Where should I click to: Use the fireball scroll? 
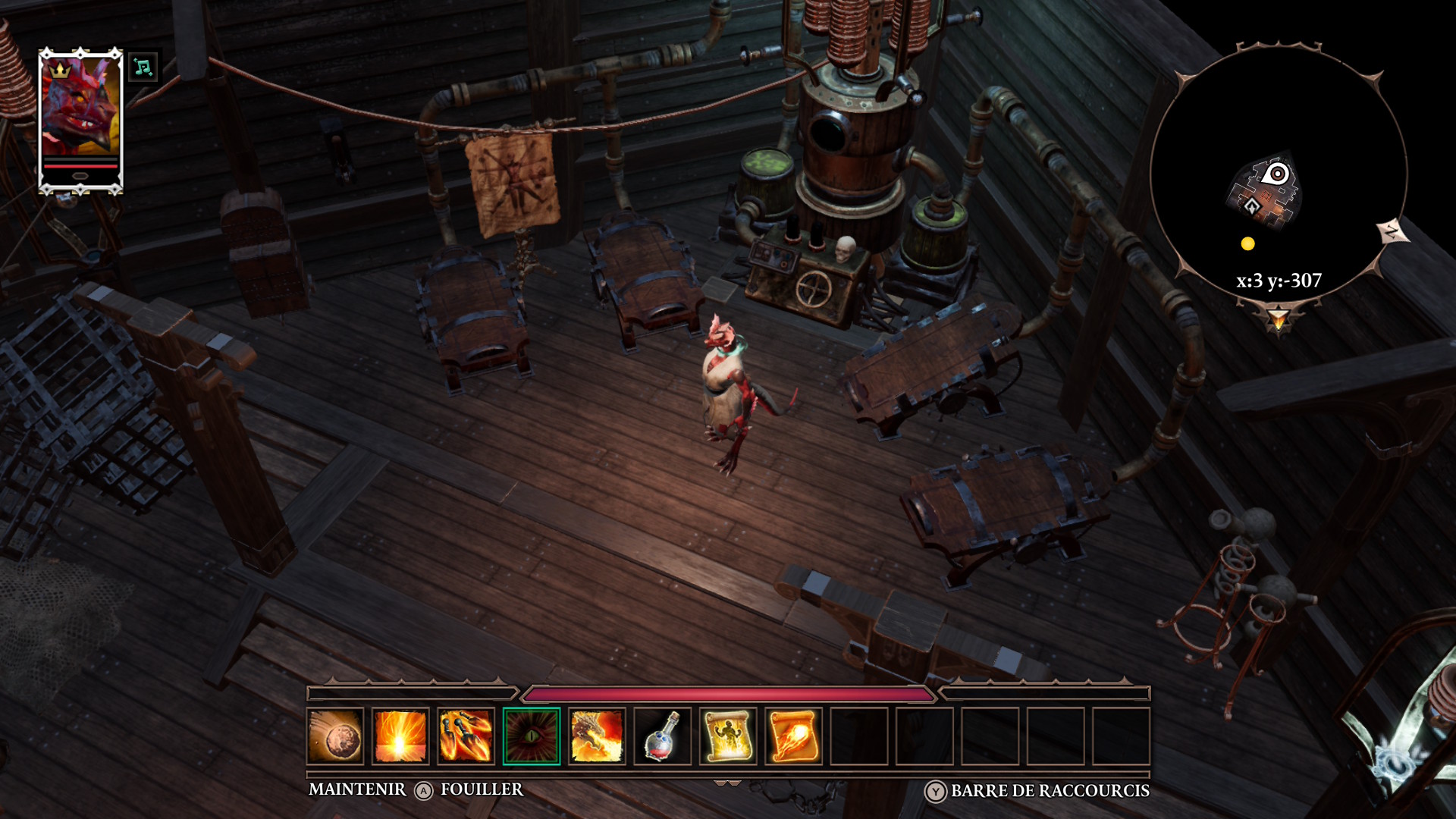792,736
